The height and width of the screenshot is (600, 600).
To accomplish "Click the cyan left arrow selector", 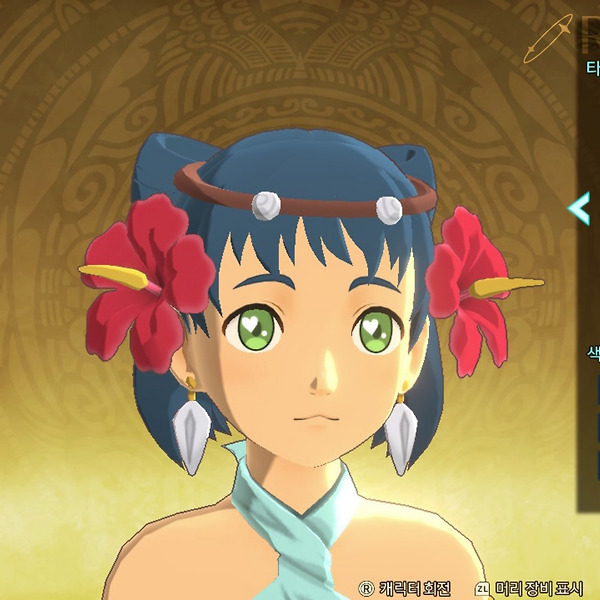I will tap(579, 208).
